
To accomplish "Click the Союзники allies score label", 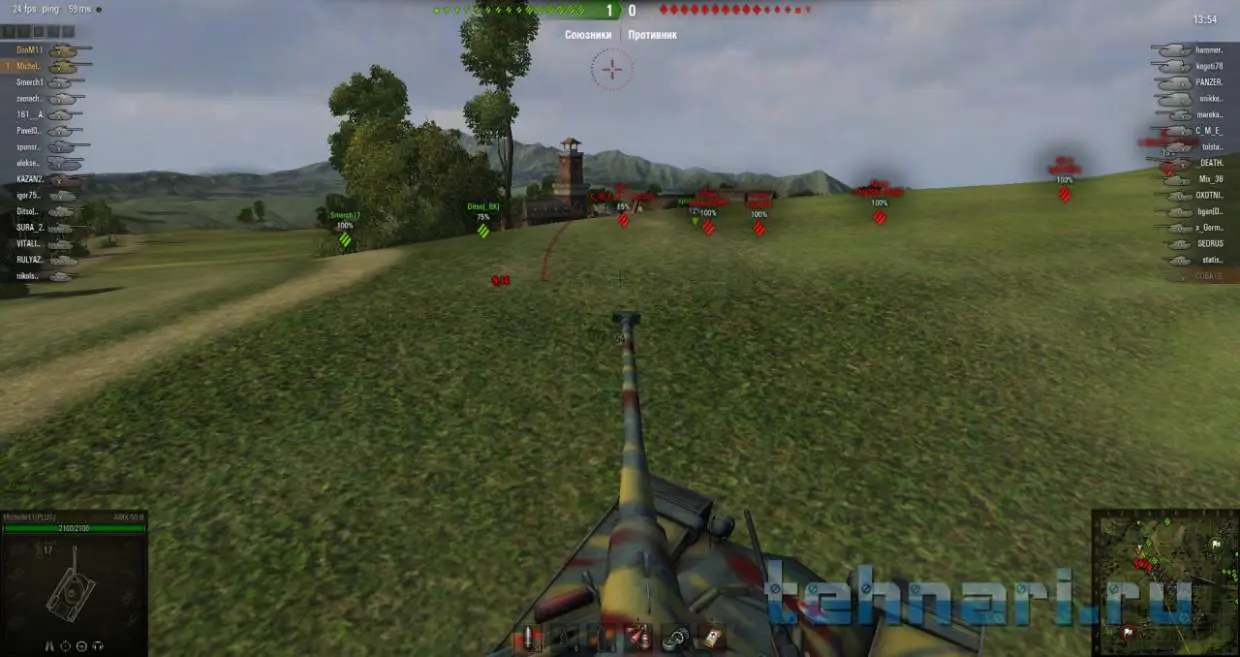I will (587, 35).
